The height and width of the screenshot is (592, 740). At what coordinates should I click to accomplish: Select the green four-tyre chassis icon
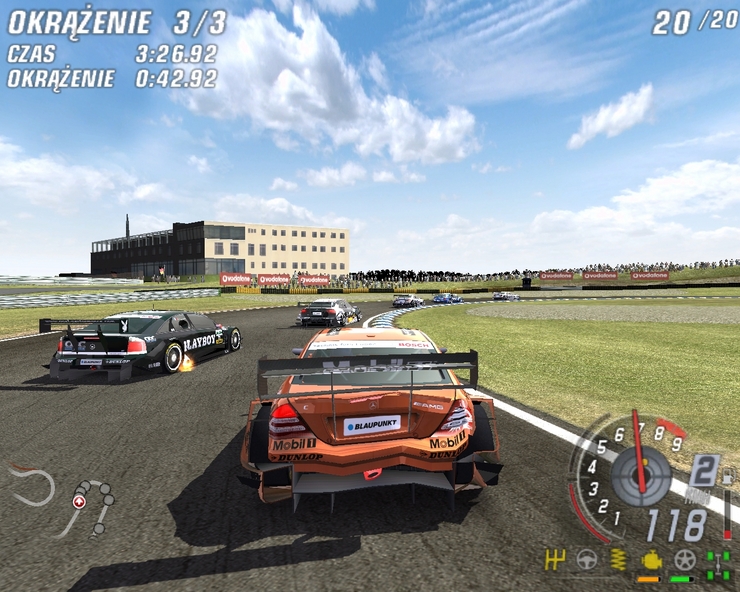tap(718, 564)
